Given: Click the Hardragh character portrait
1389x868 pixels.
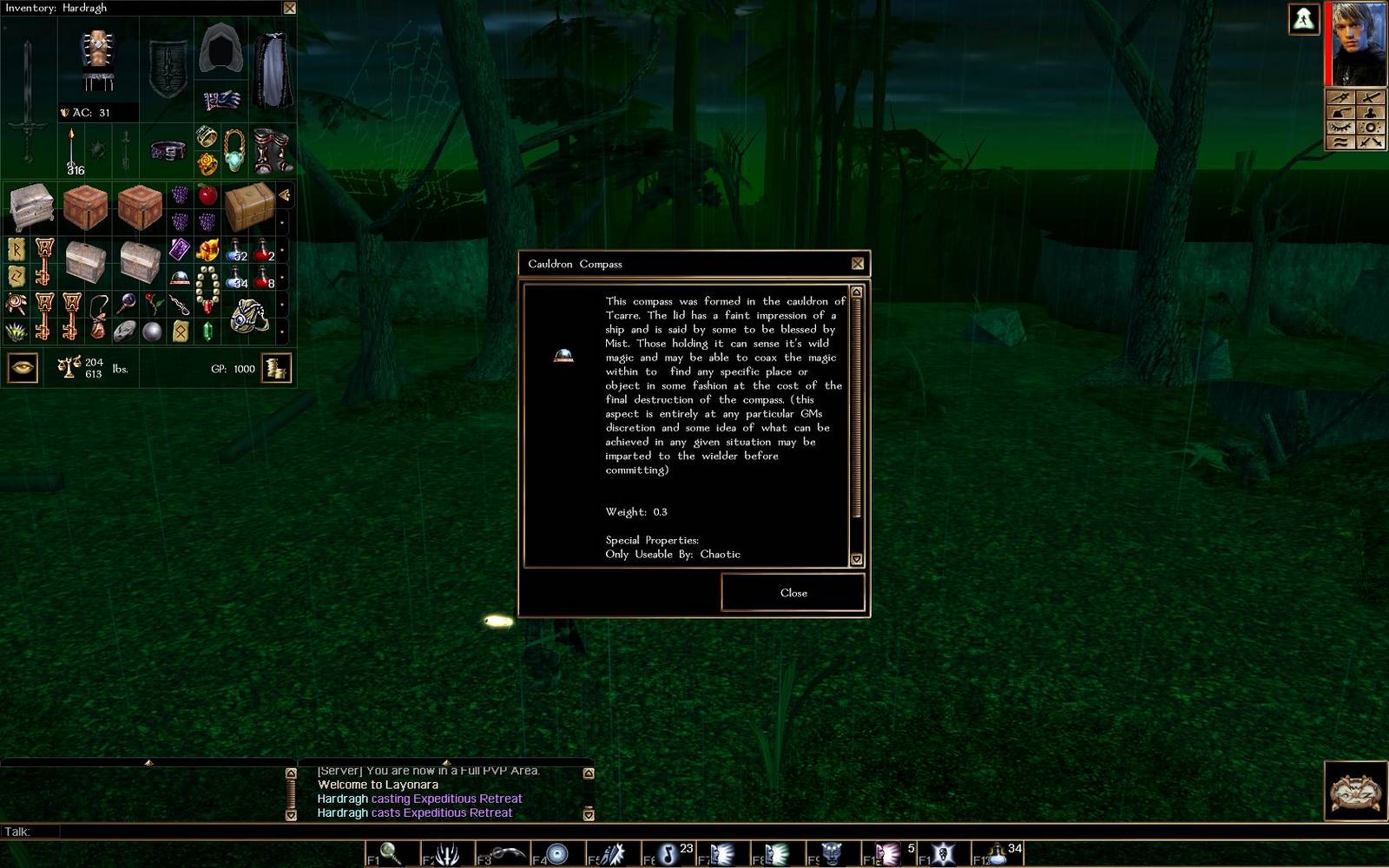Looking at the screenshot, I should [x=1358, y=43].
